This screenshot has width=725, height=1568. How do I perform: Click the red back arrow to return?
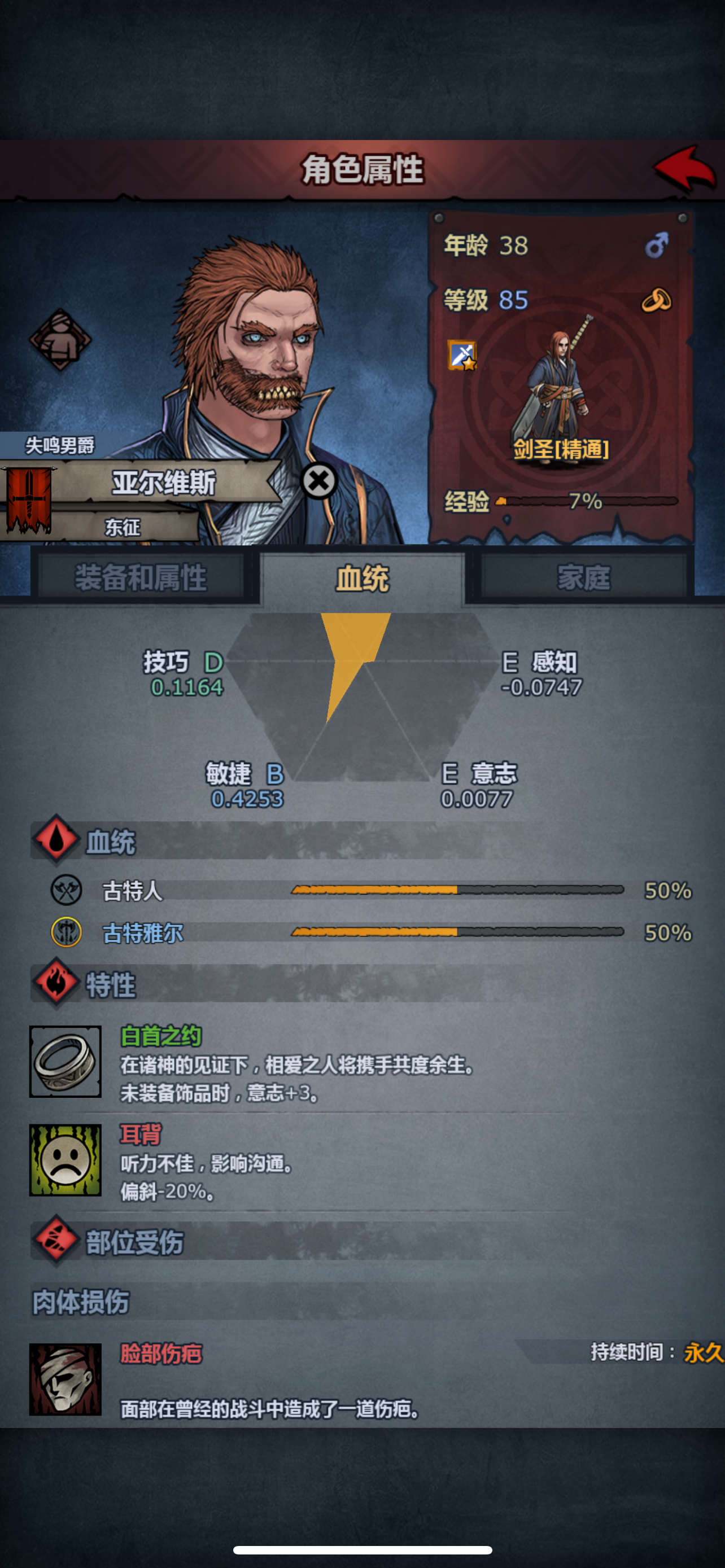(x=684, y=169)
